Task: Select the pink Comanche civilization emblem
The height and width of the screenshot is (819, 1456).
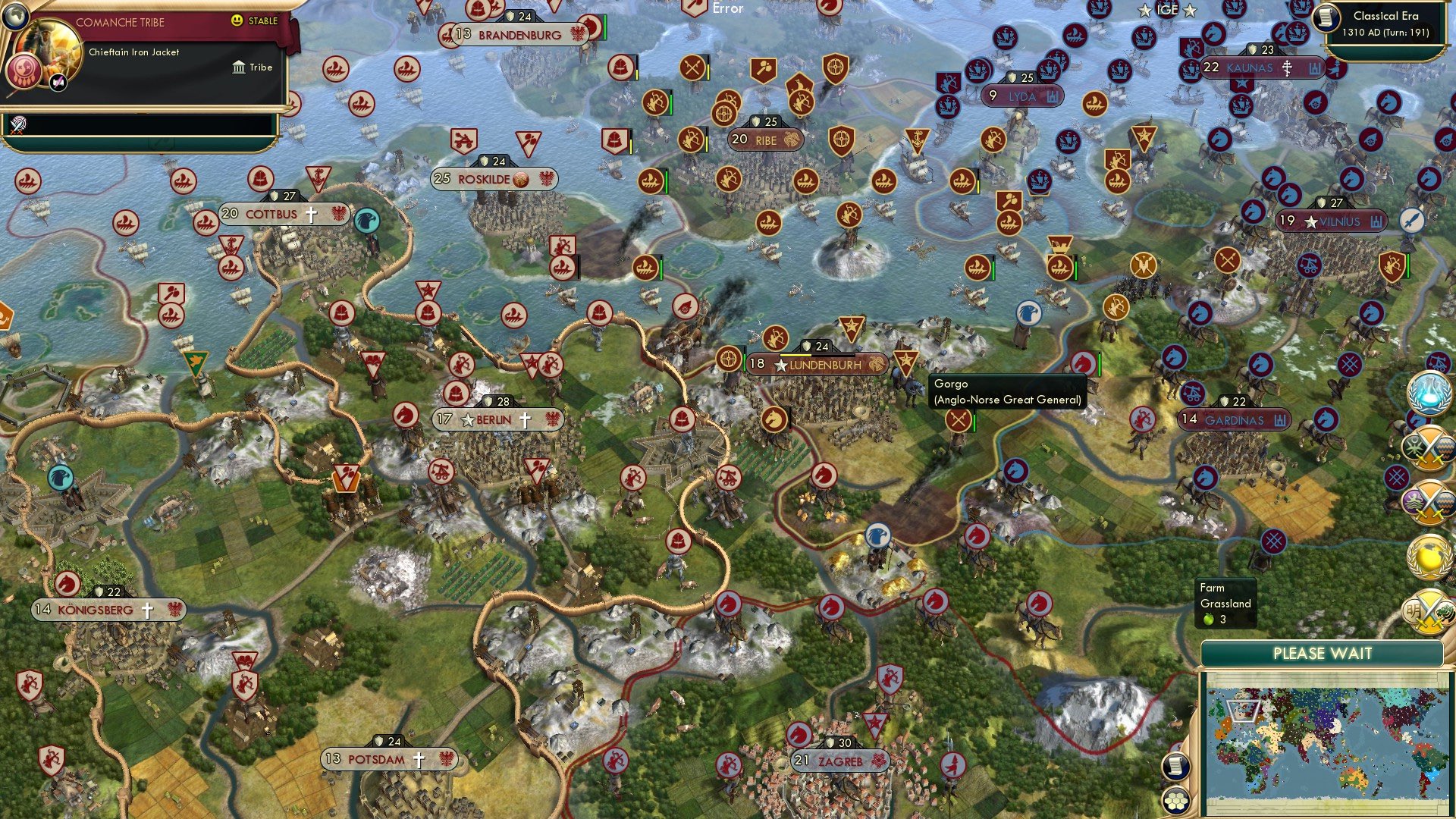Action: pyautogui.click(x=23, y=72)
